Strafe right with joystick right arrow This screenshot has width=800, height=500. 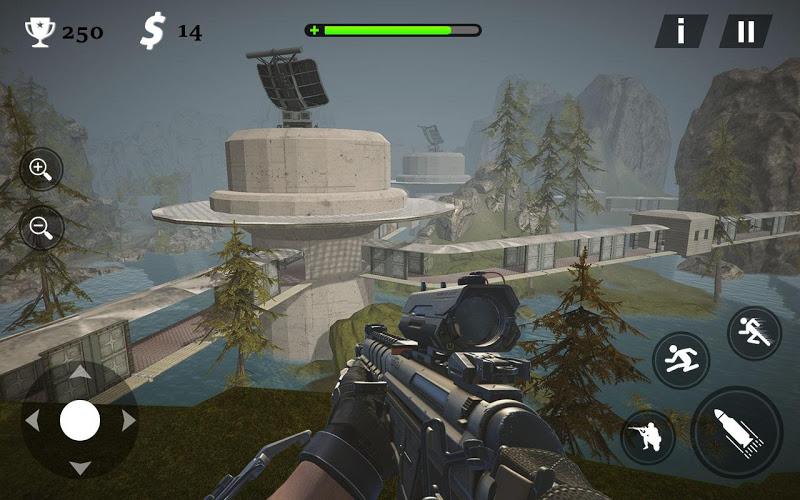click(x=127, y=421)
